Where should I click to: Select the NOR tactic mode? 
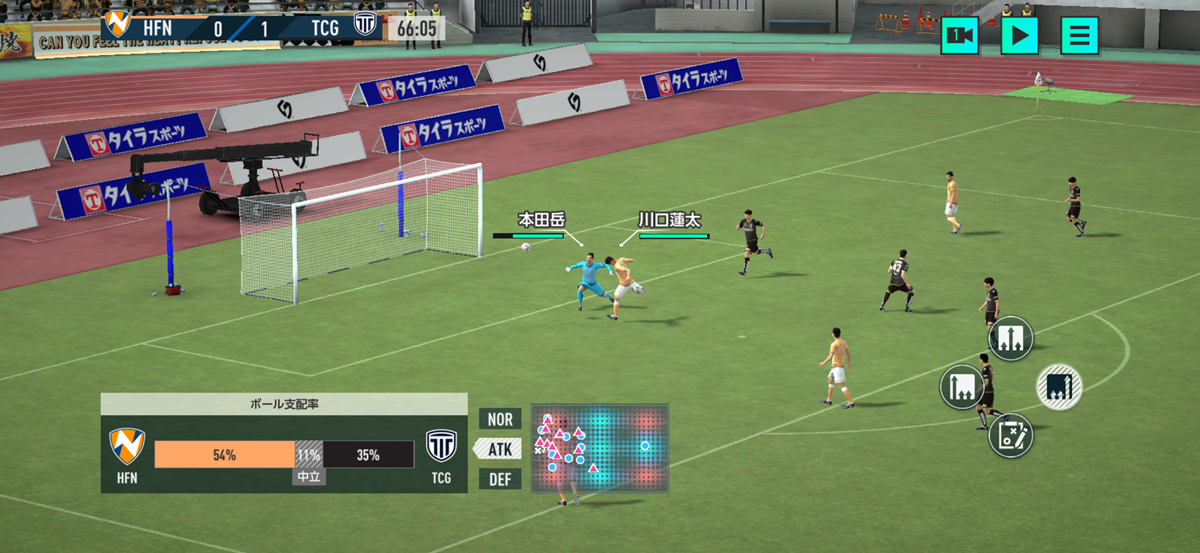[500, 419]
